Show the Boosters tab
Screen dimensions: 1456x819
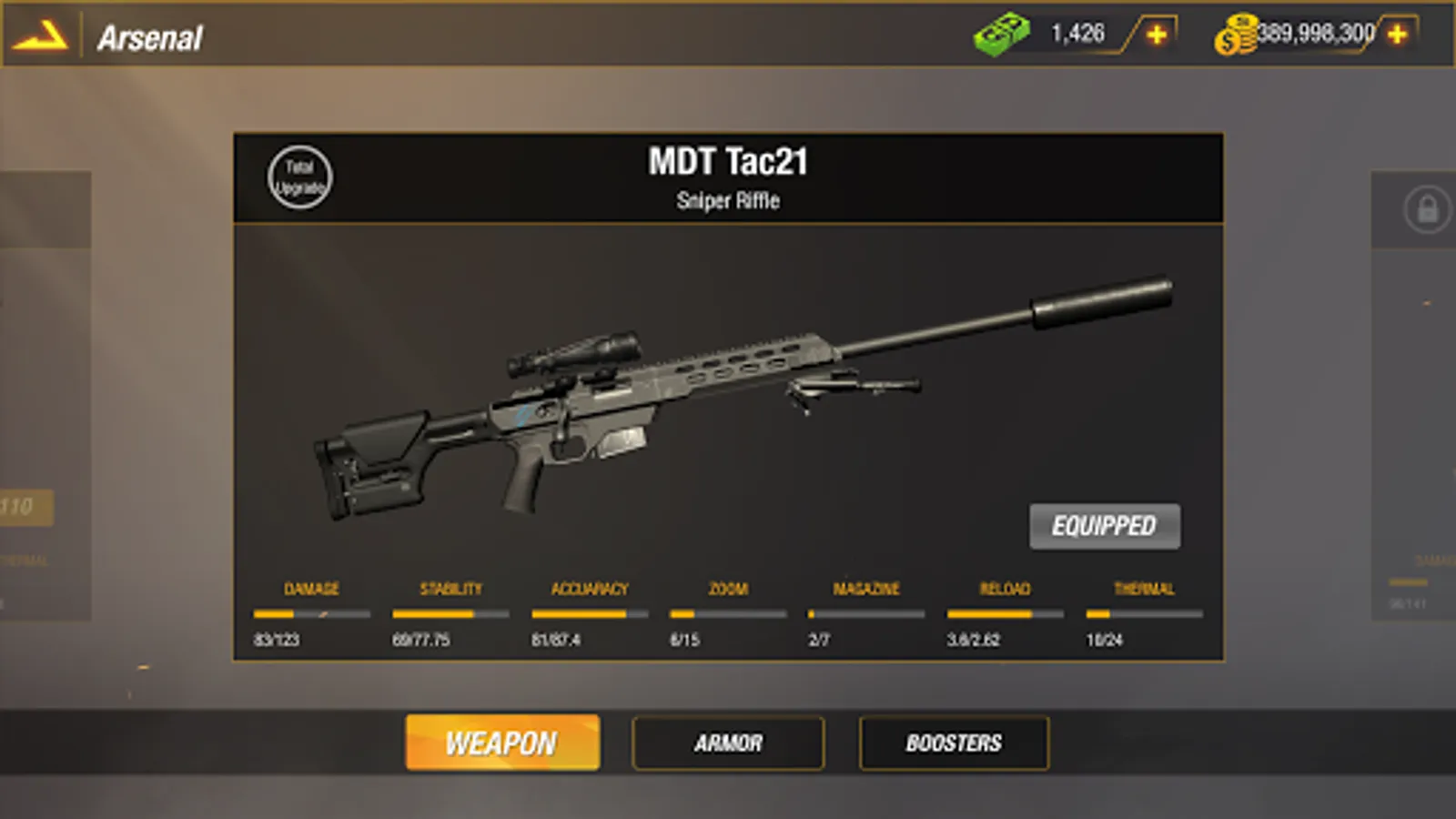(953, 743)
